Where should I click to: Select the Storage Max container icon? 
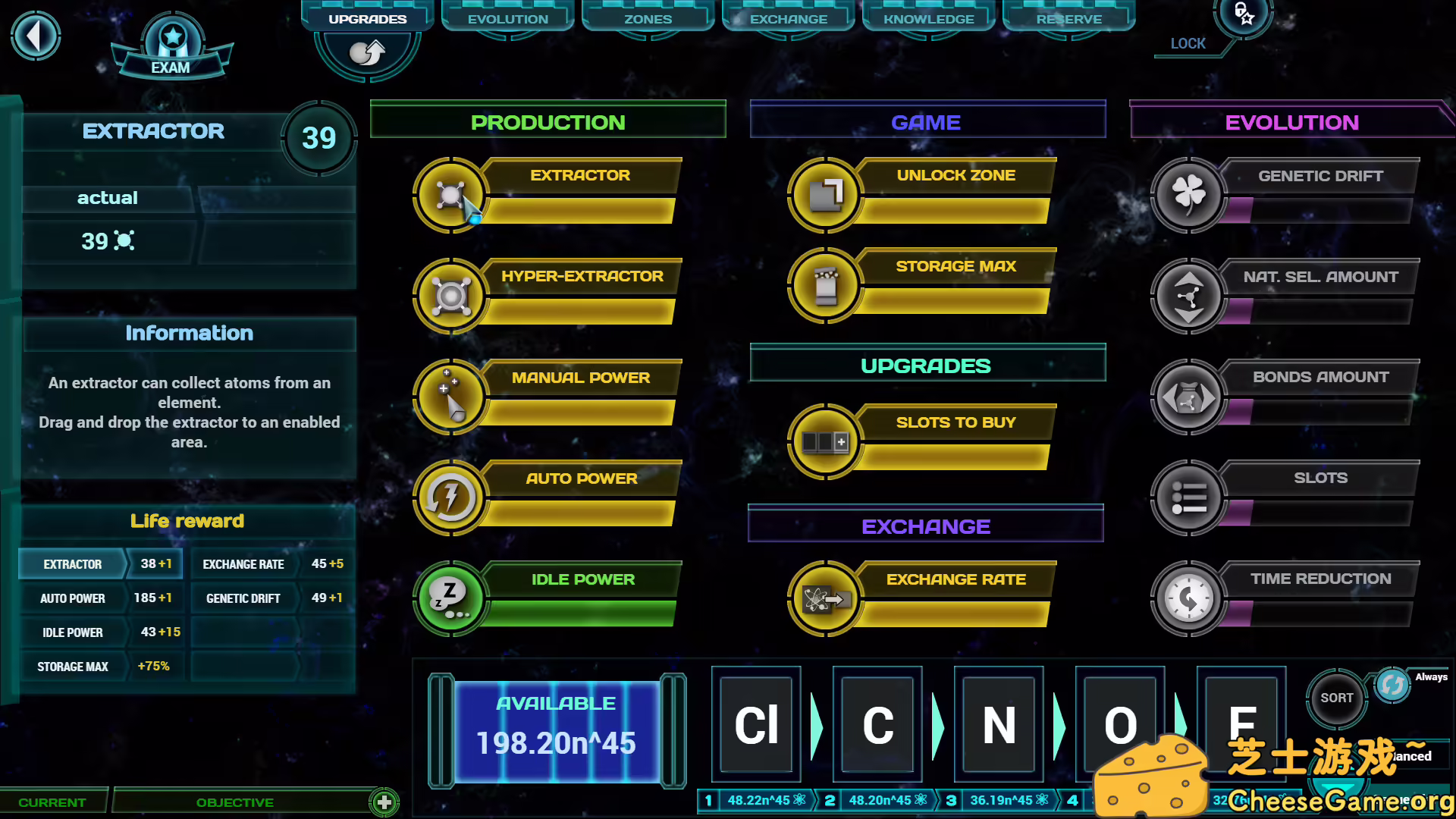coord(825,286)
